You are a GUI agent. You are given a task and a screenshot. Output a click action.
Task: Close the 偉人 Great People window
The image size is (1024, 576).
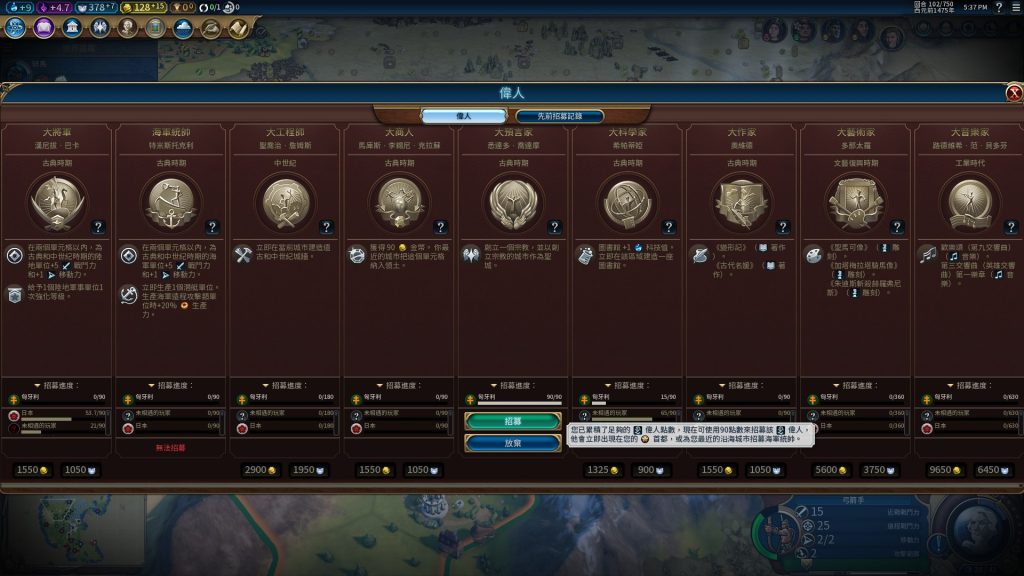[x=1013, y=93]
